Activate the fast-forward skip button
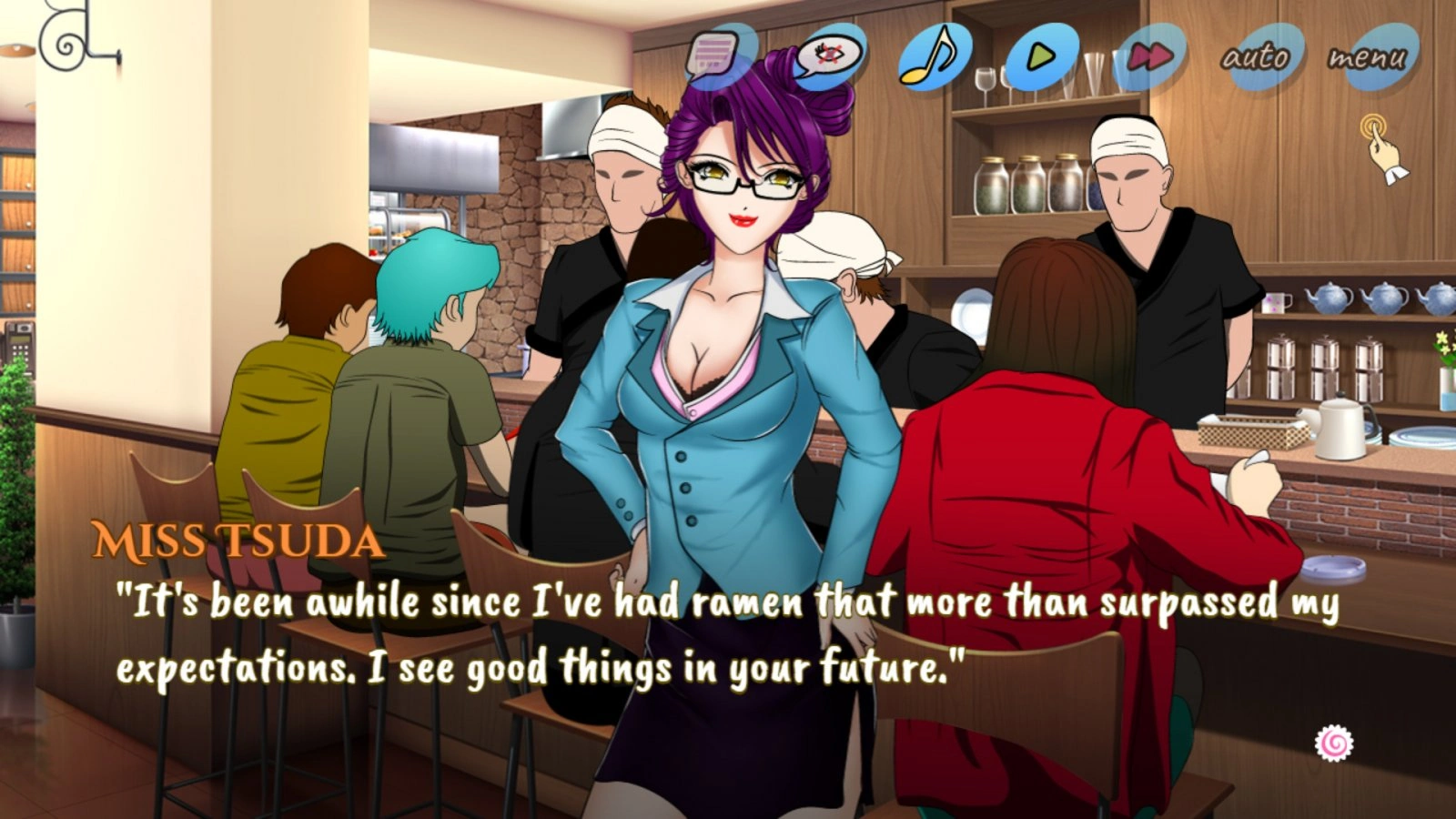 point(1150,57)
